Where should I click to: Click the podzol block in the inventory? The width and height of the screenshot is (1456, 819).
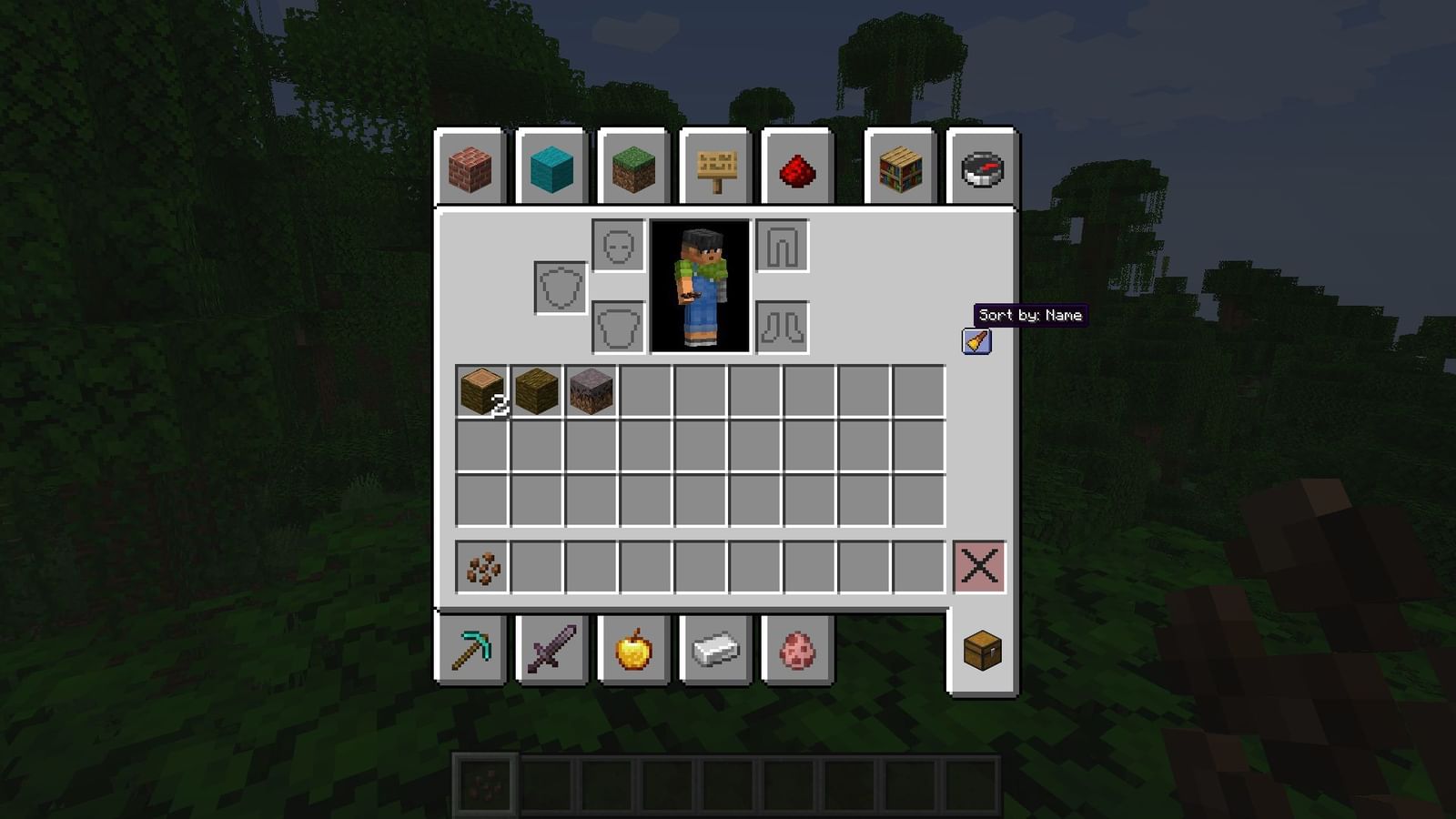point(591,391)
